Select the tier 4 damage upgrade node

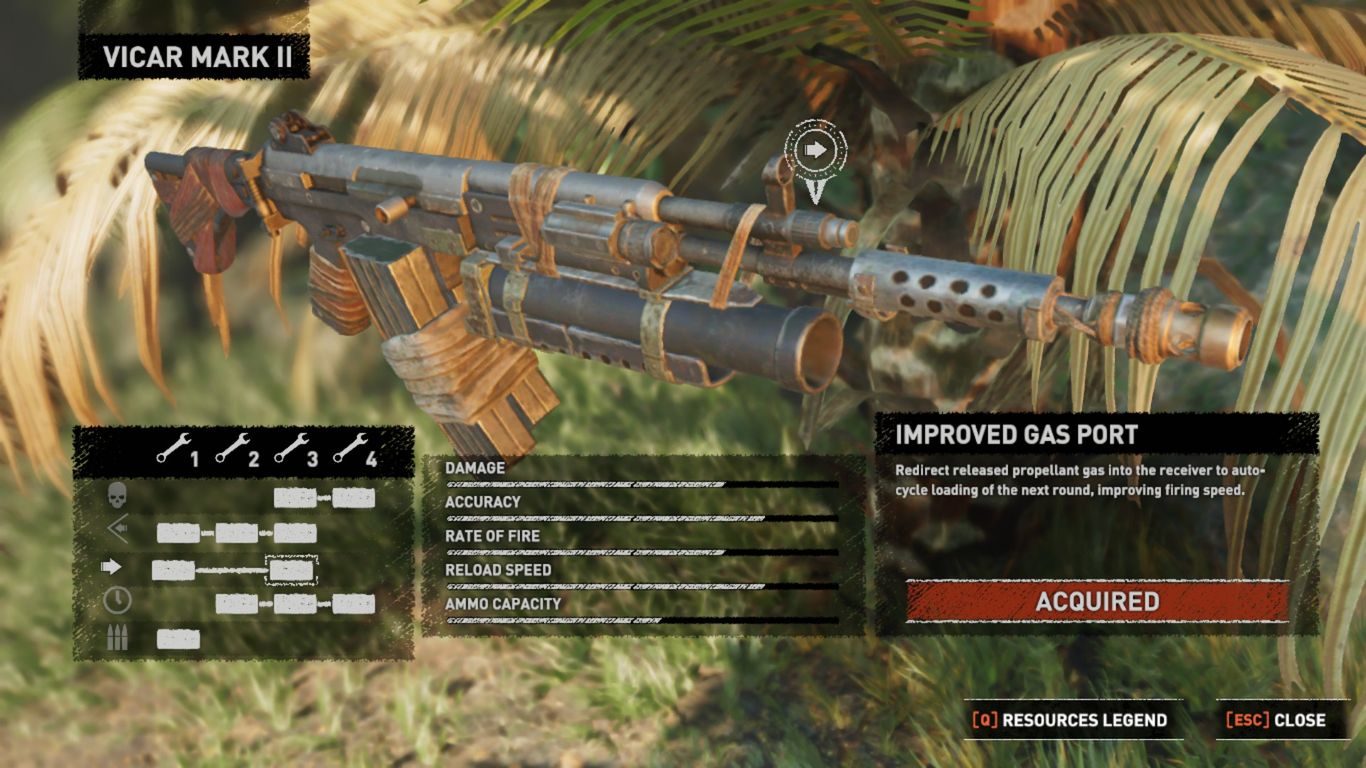click(x=354, y=498)
